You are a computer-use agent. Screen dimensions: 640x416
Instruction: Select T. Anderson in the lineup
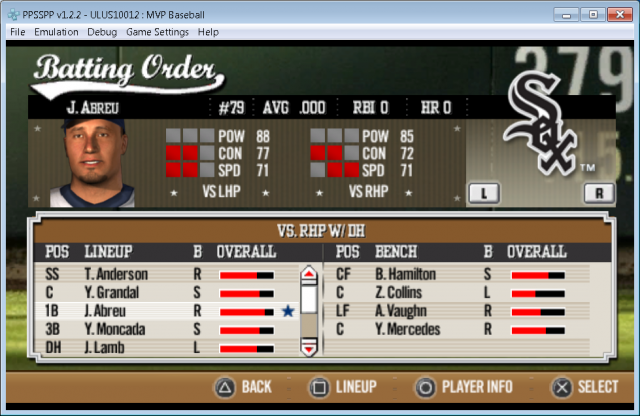click(x=116, y=275)
